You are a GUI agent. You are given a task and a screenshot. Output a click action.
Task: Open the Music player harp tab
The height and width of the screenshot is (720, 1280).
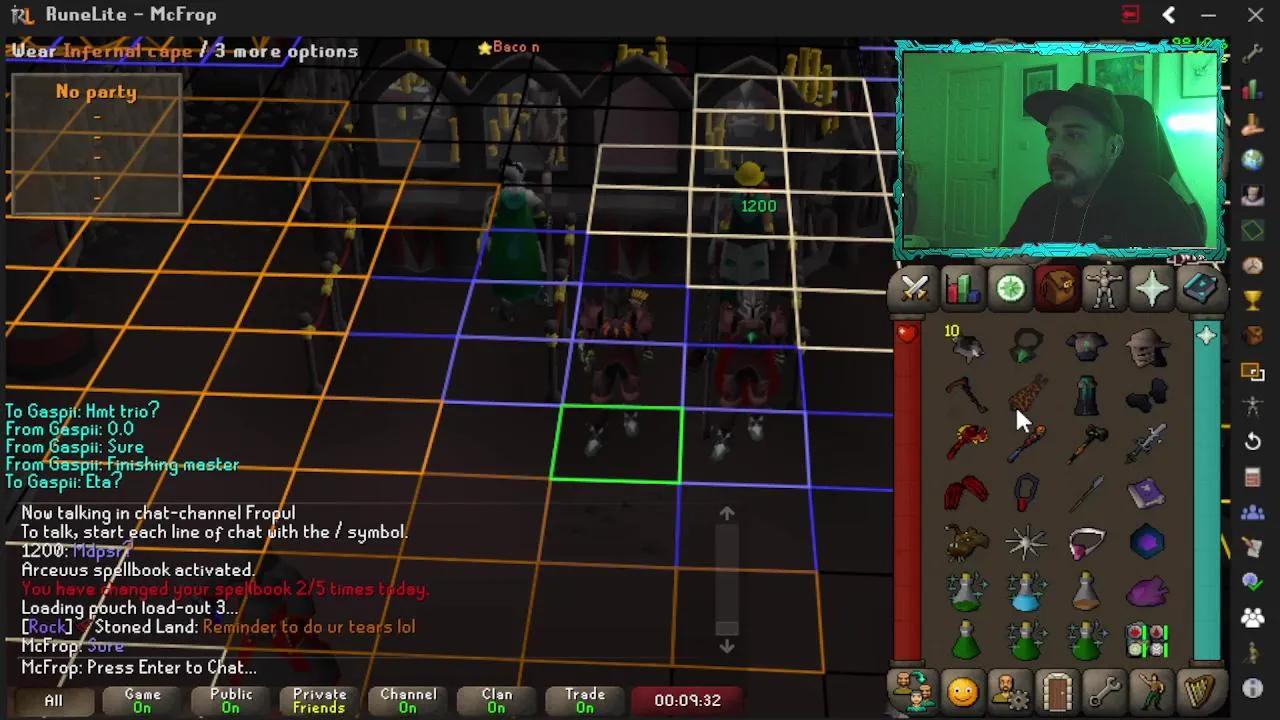tap(1201, 690)
